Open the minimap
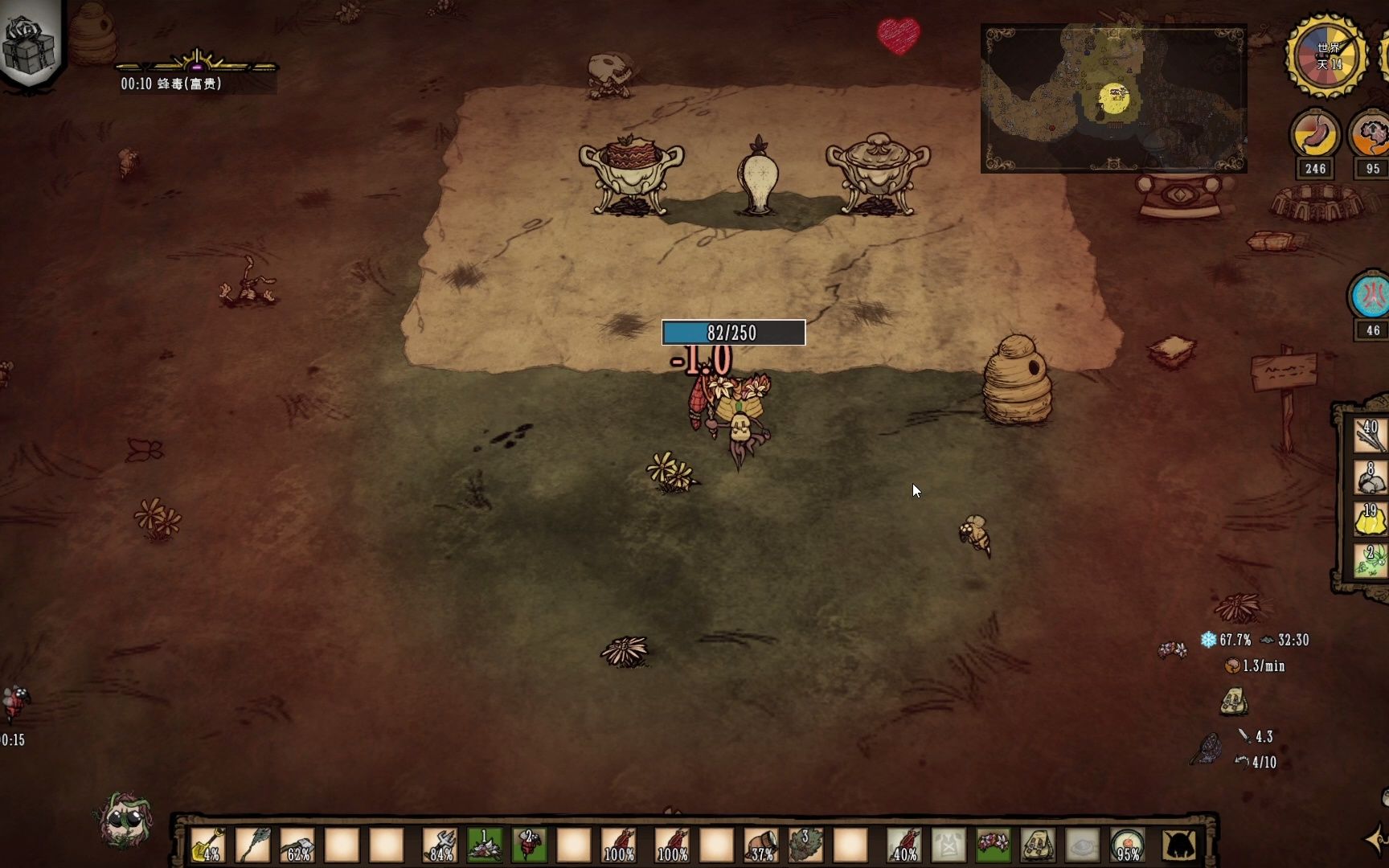The image size is (1389, 868). [x=1113, y=98]
